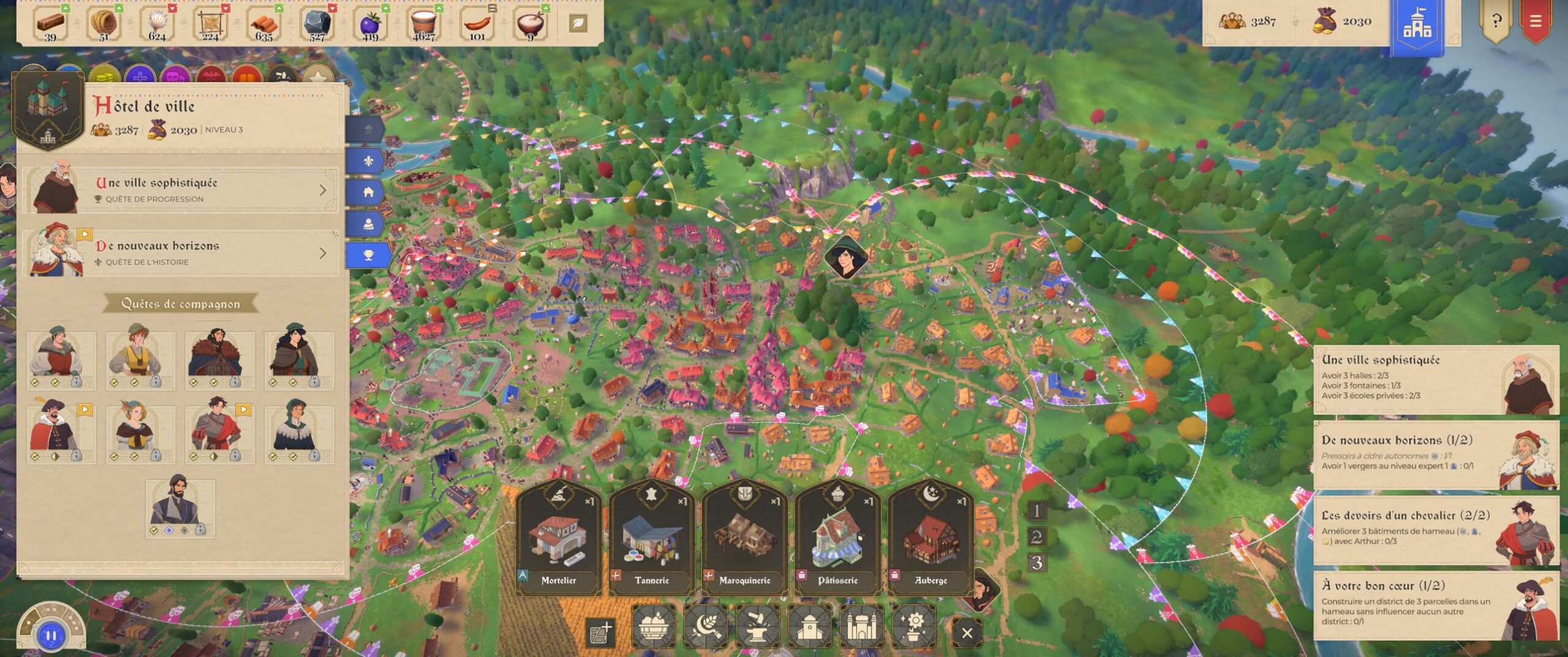The height and width of the screenshot is (657, 1568).
Task: Open the red hamburger main menu
Action: click(1535, 22)
